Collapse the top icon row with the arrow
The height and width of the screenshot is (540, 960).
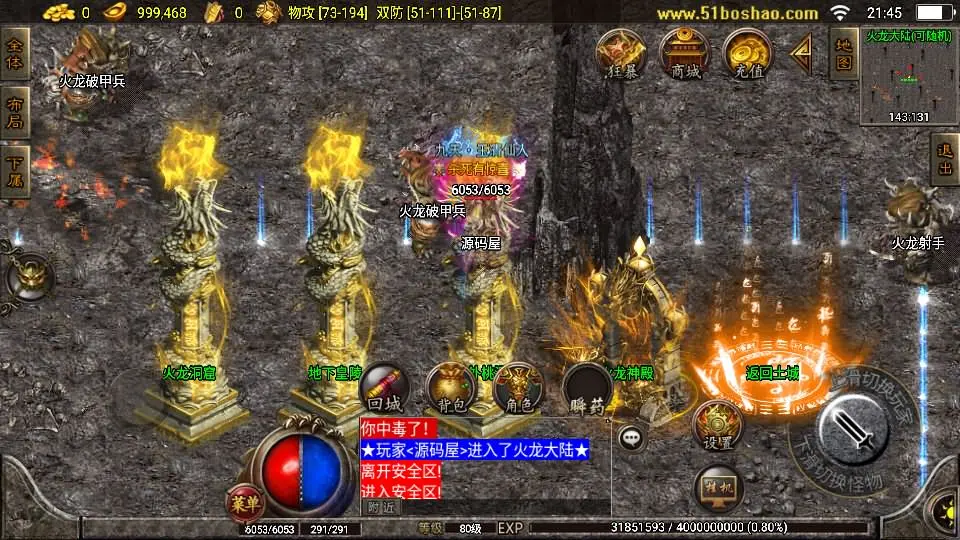(801, 54)
